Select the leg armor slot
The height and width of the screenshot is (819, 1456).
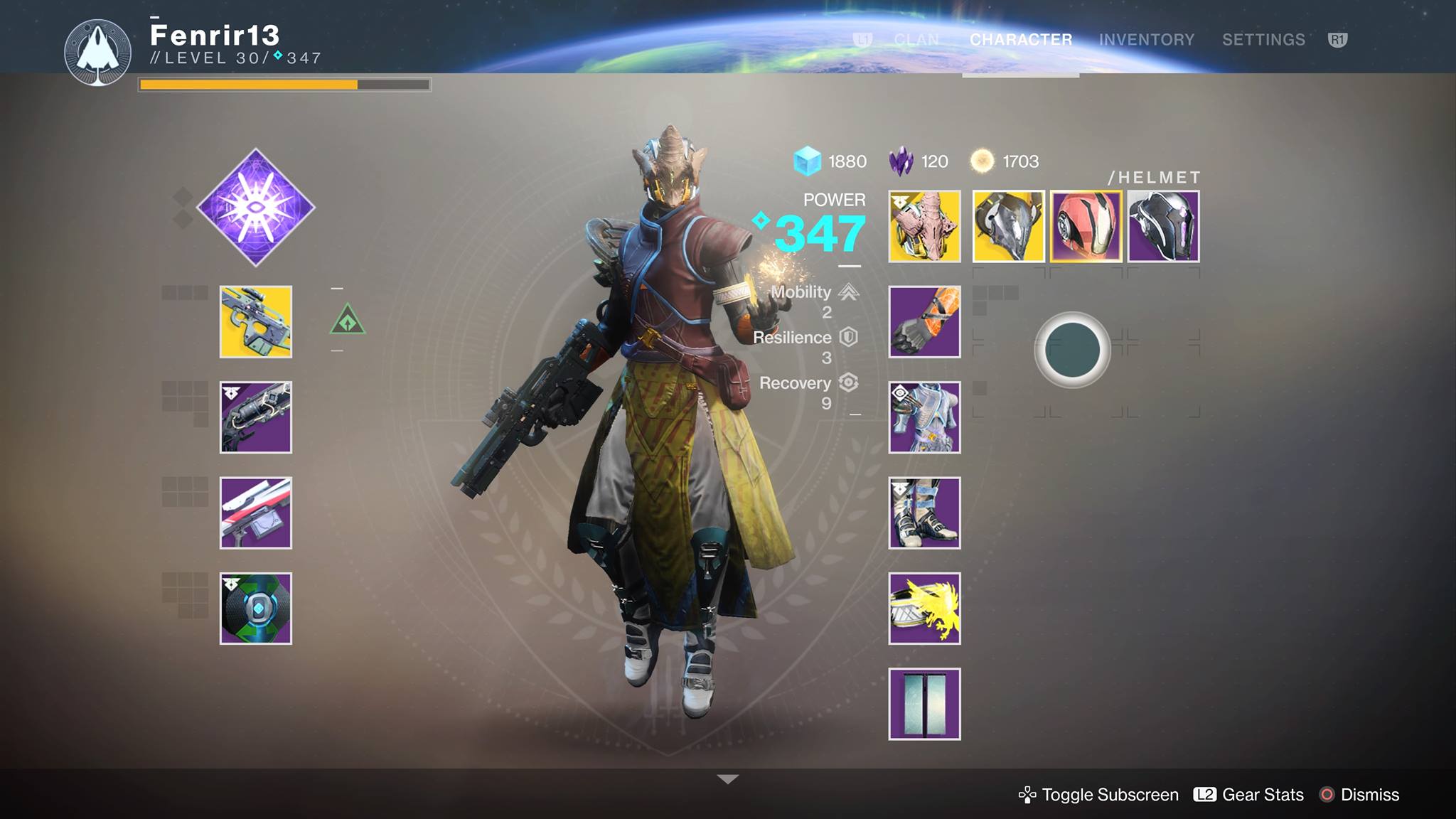(x=924, y=512)
